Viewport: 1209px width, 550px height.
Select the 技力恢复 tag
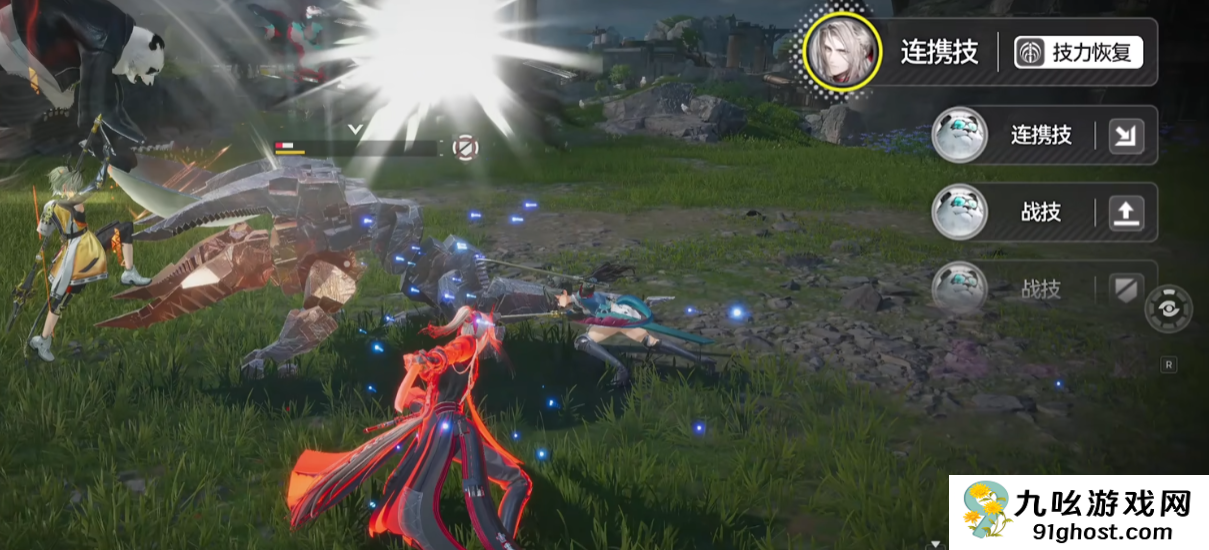click(x=1078, y=53)
